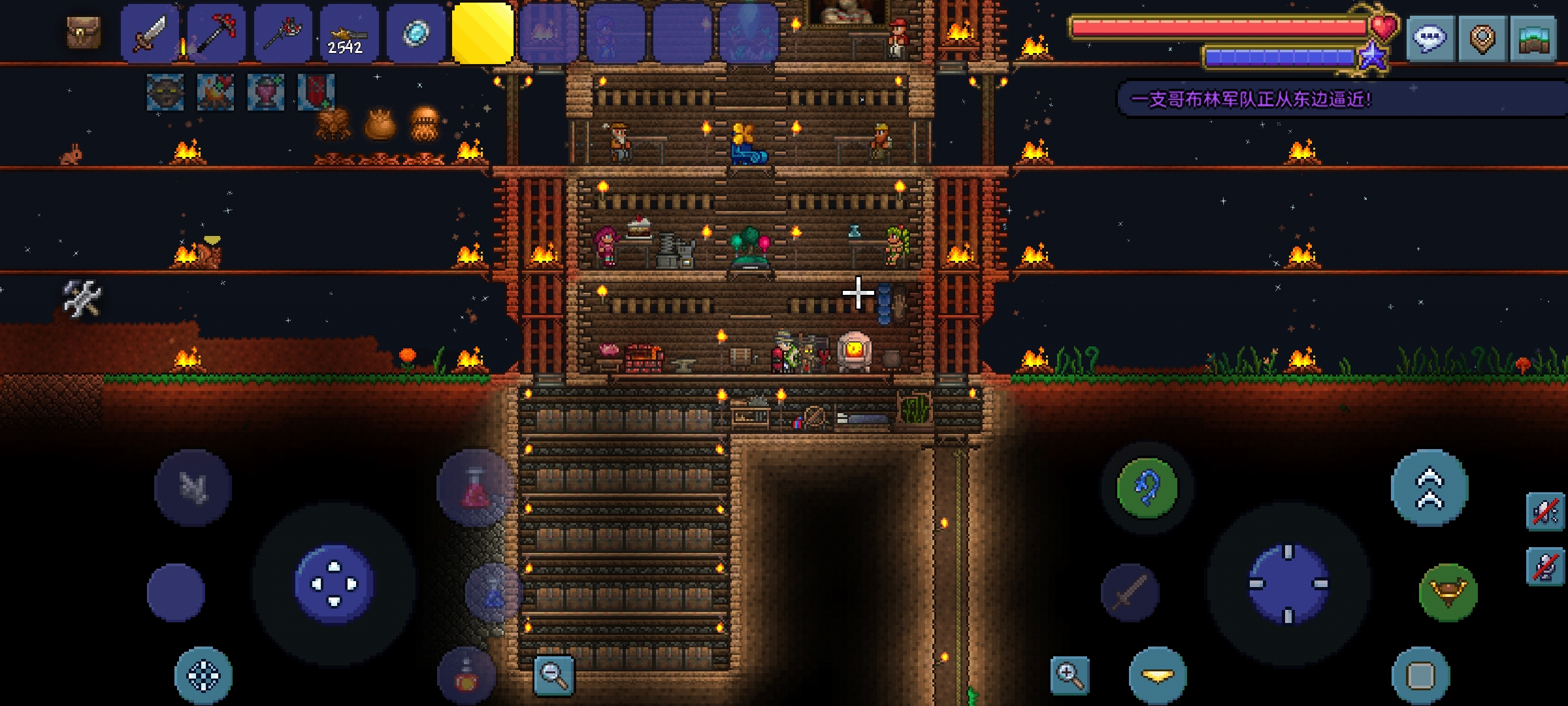The image size is (1568, 706).
Task: Click the red banner buff icon
Action: coord(316,92)
